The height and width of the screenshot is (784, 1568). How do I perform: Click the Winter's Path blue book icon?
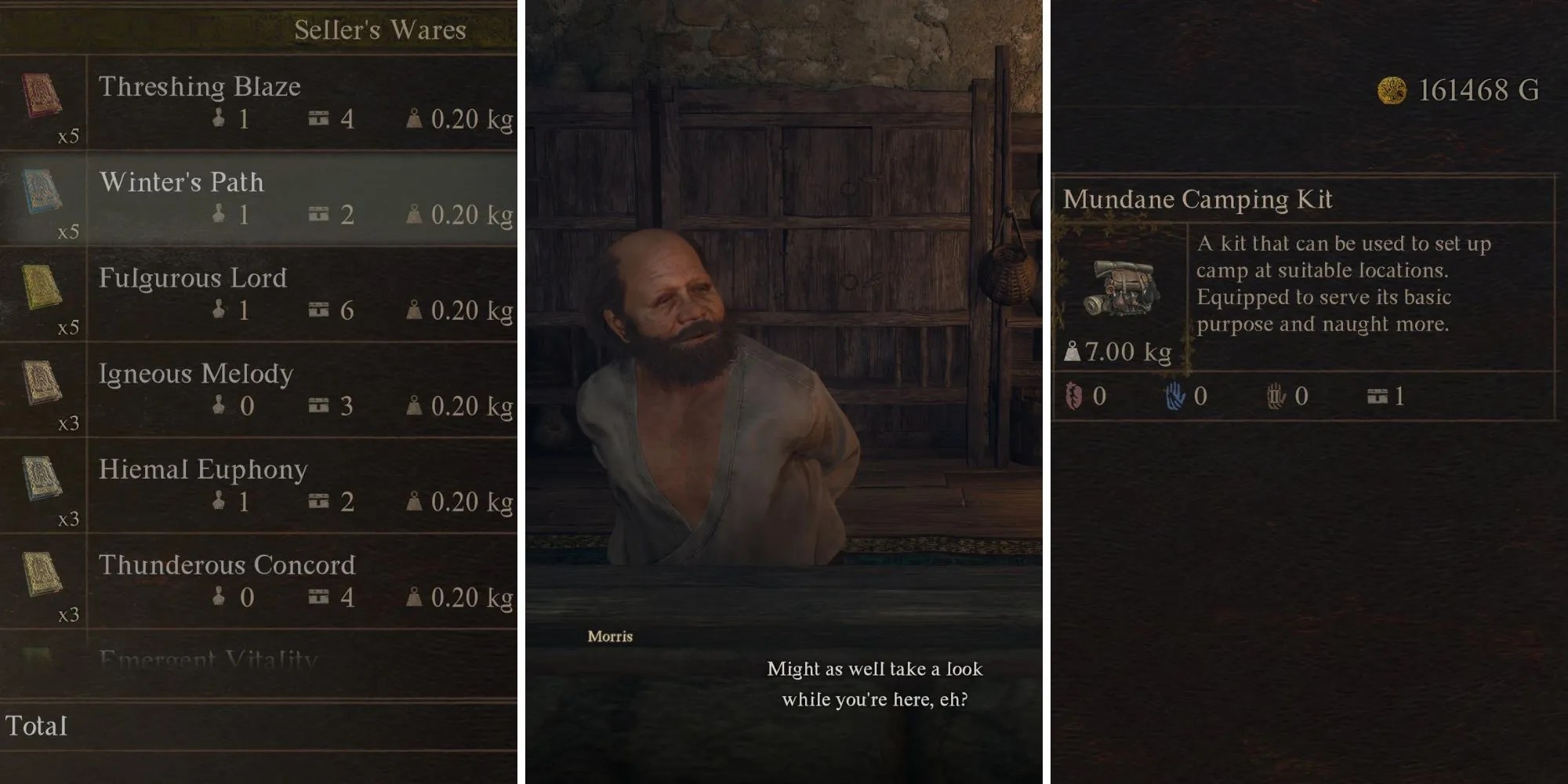click(x=43, y=191)
